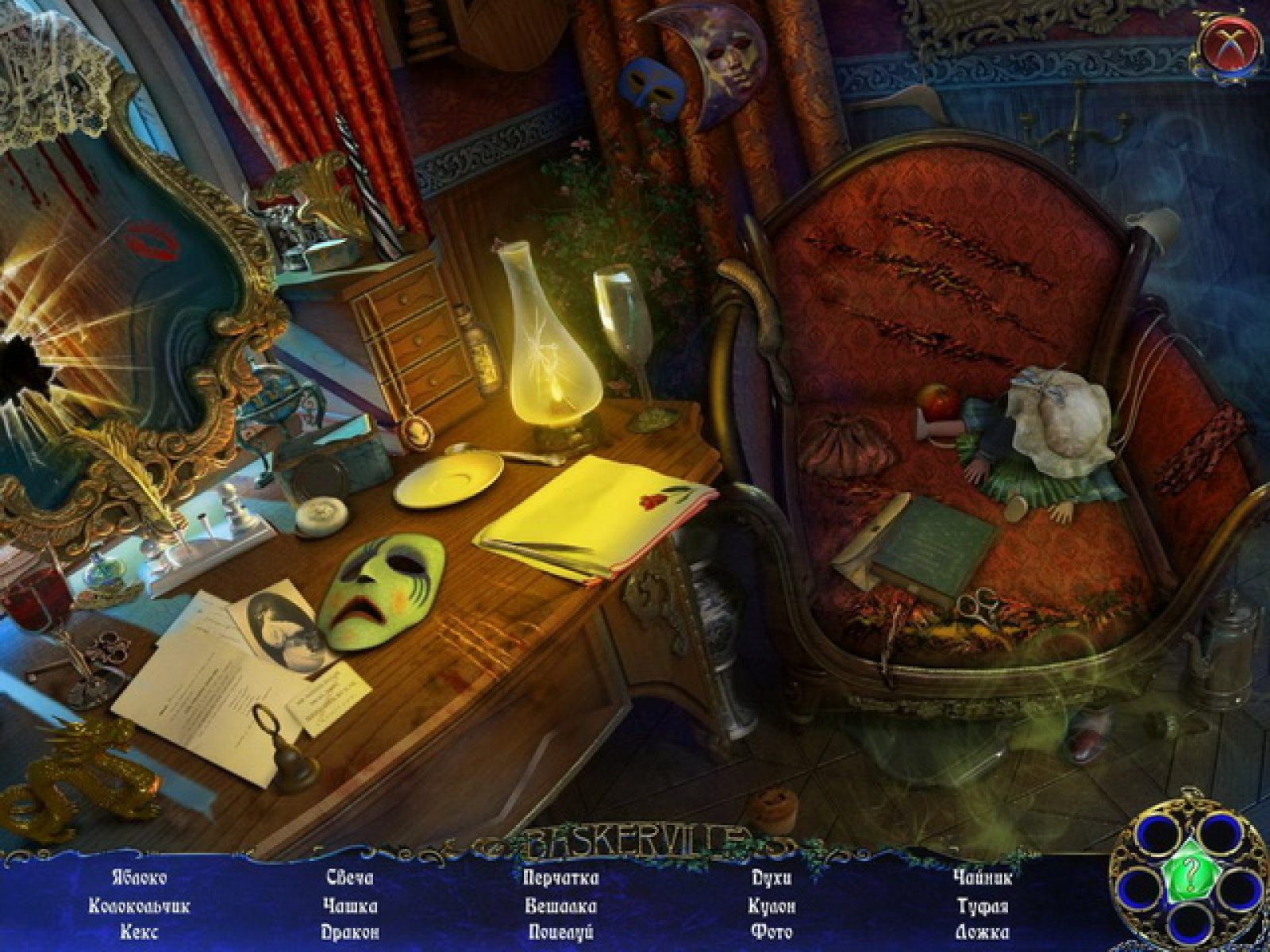Screen dimensions: 1270x952
Task: Select the Поцелуй list entry
Action: 561,932
